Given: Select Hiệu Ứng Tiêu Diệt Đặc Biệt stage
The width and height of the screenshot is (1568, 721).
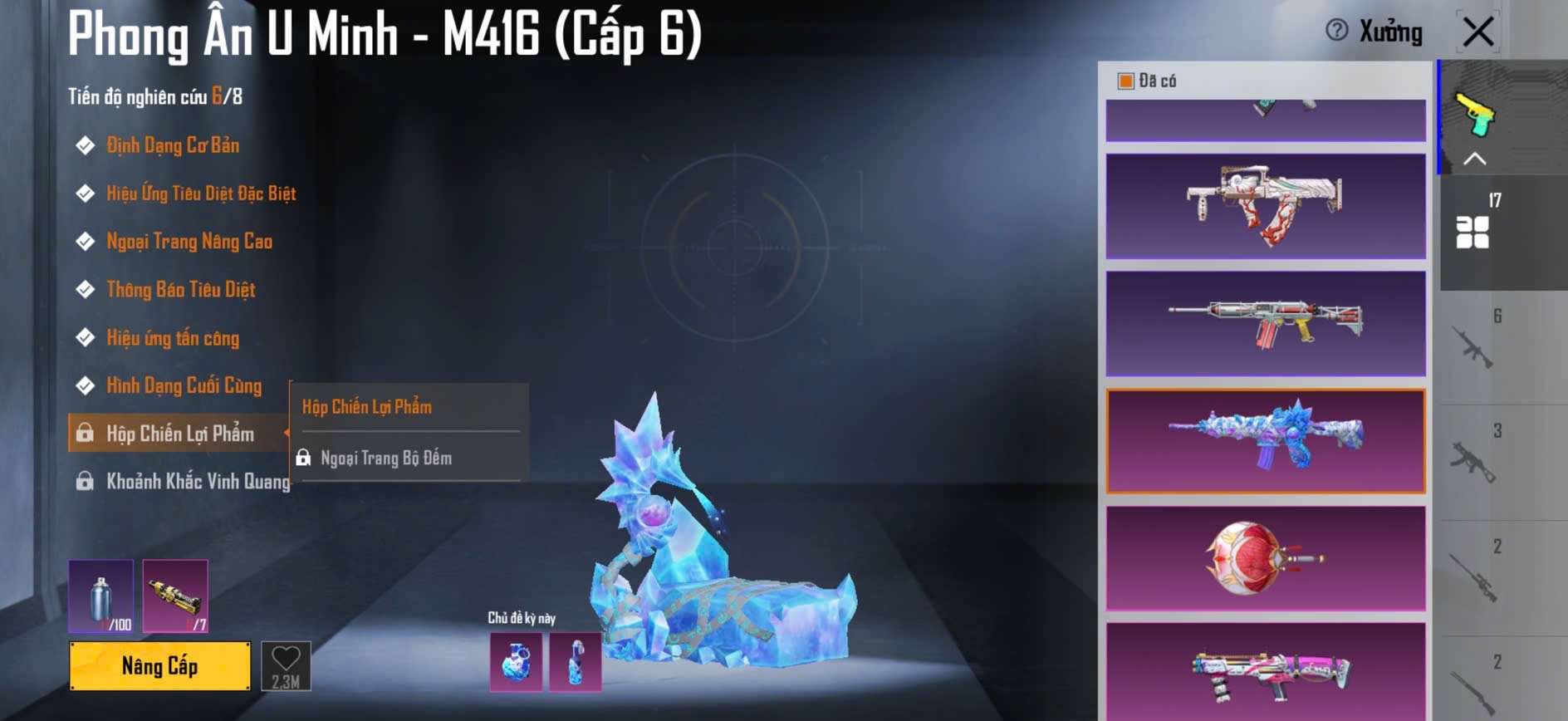Looking at the screenshot, I should (x=200, y=194).
